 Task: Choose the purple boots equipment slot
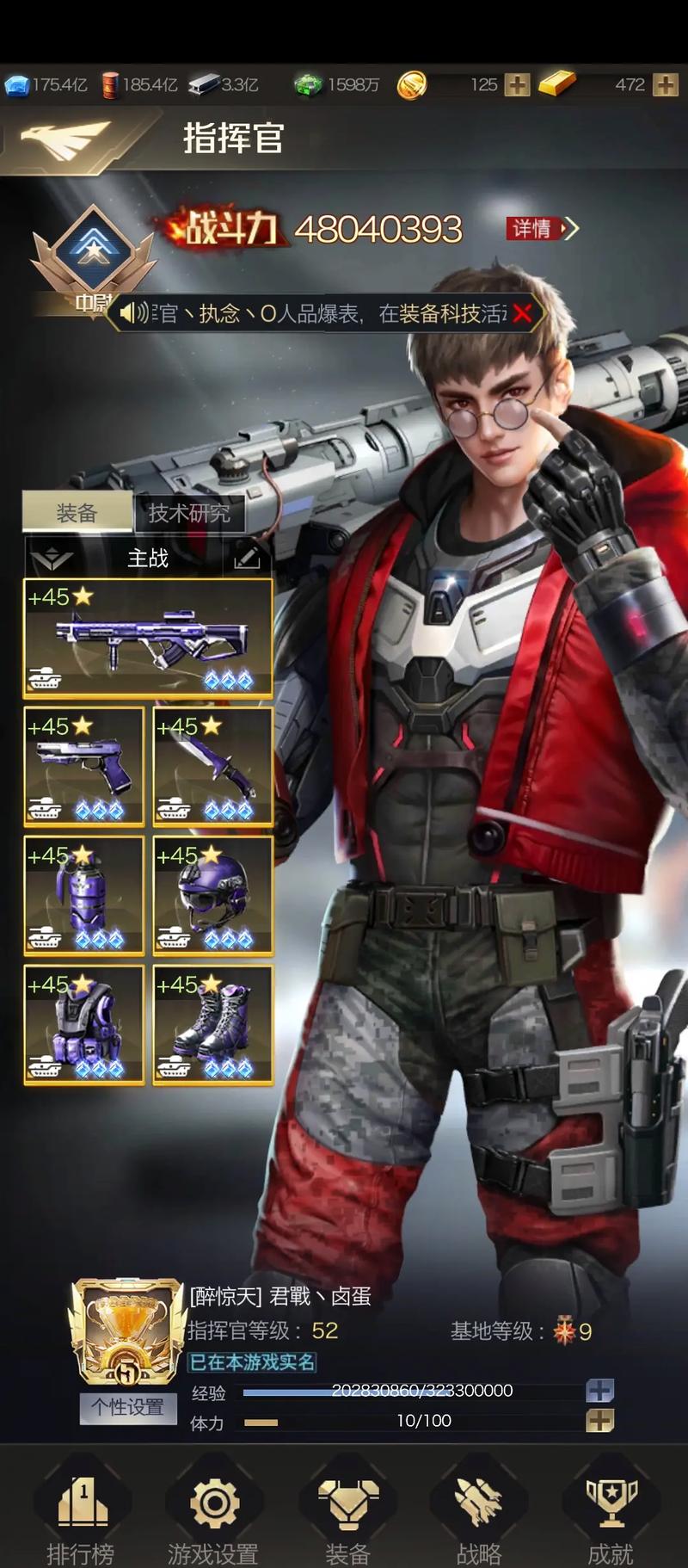click(212, 1024)
